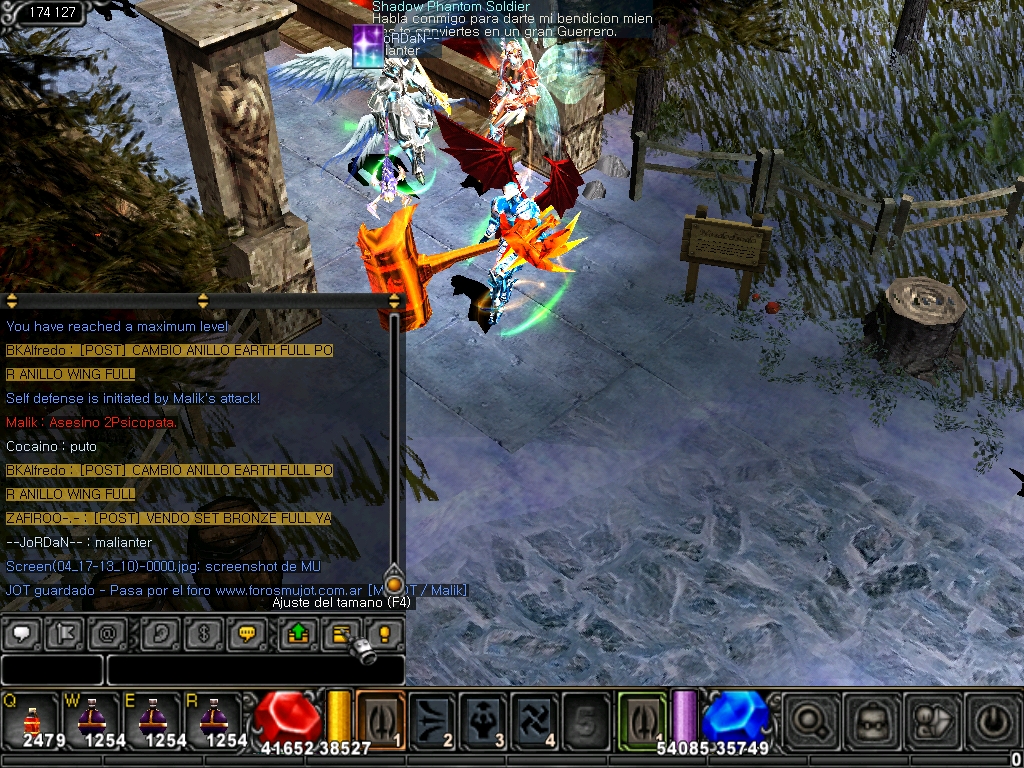
Task: Use the red potion in slot Q
Action: coord(32,716)
